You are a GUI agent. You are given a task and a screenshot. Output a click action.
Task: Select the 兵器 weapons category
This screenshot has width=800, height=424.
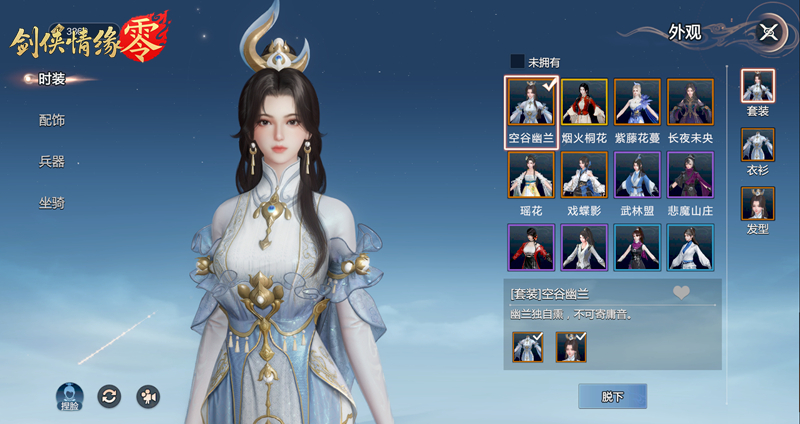(51, 161)
